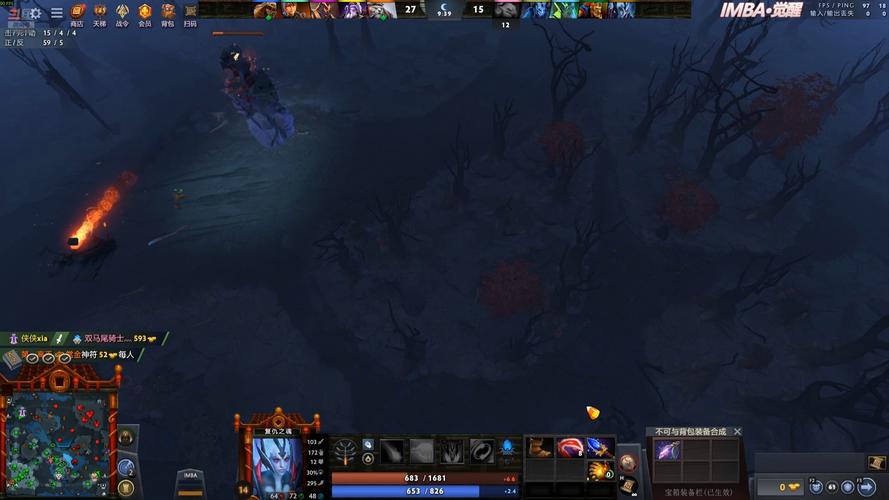Open the 扫码 scan code panel
Image resolution: width=889 pixels, height=500 pixels.
(190, 14)
